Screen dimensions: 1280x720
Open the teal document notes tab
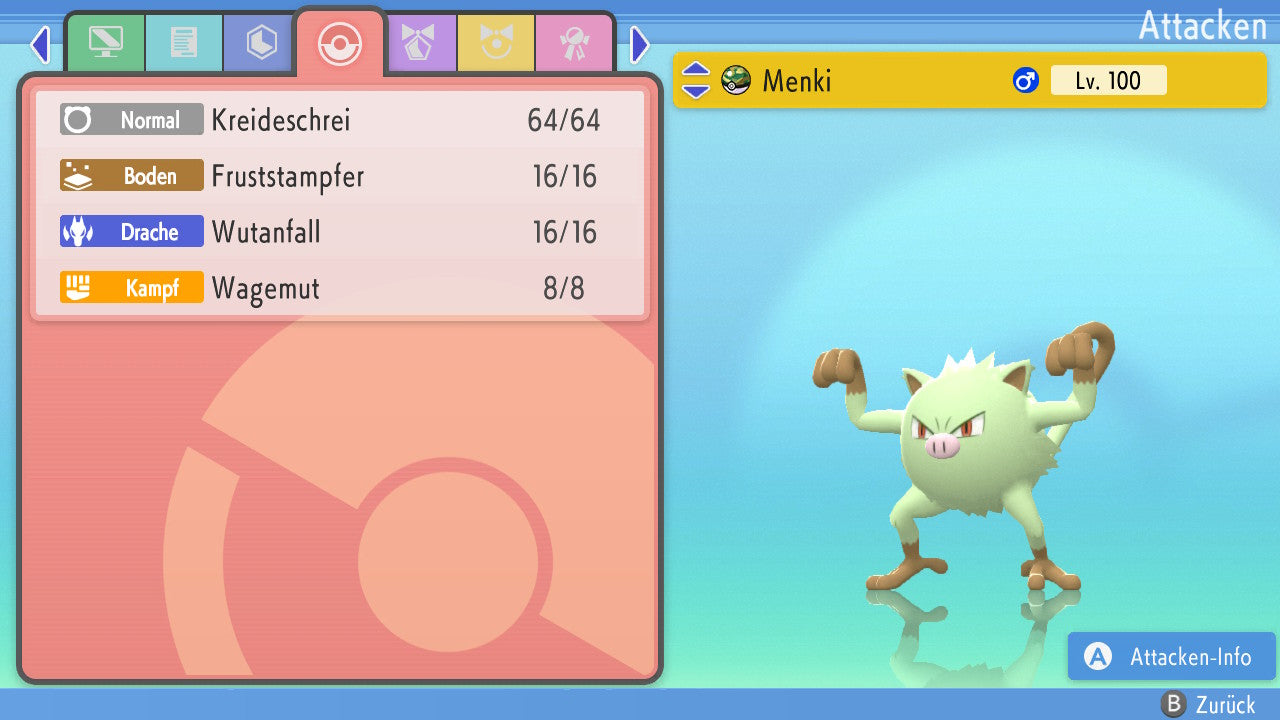183,43
